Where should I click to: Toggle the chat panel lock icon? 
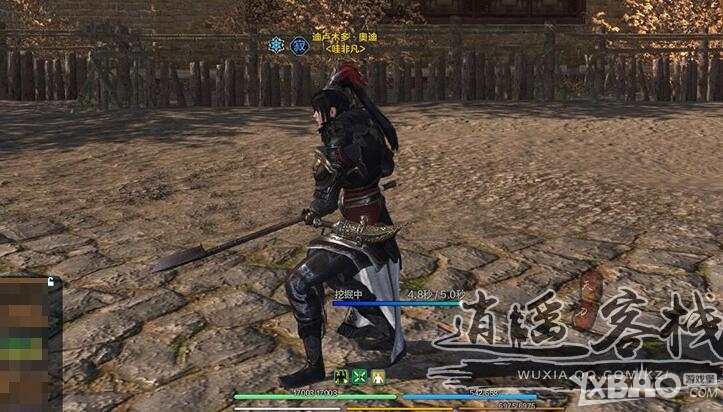[x=50, y=283]
